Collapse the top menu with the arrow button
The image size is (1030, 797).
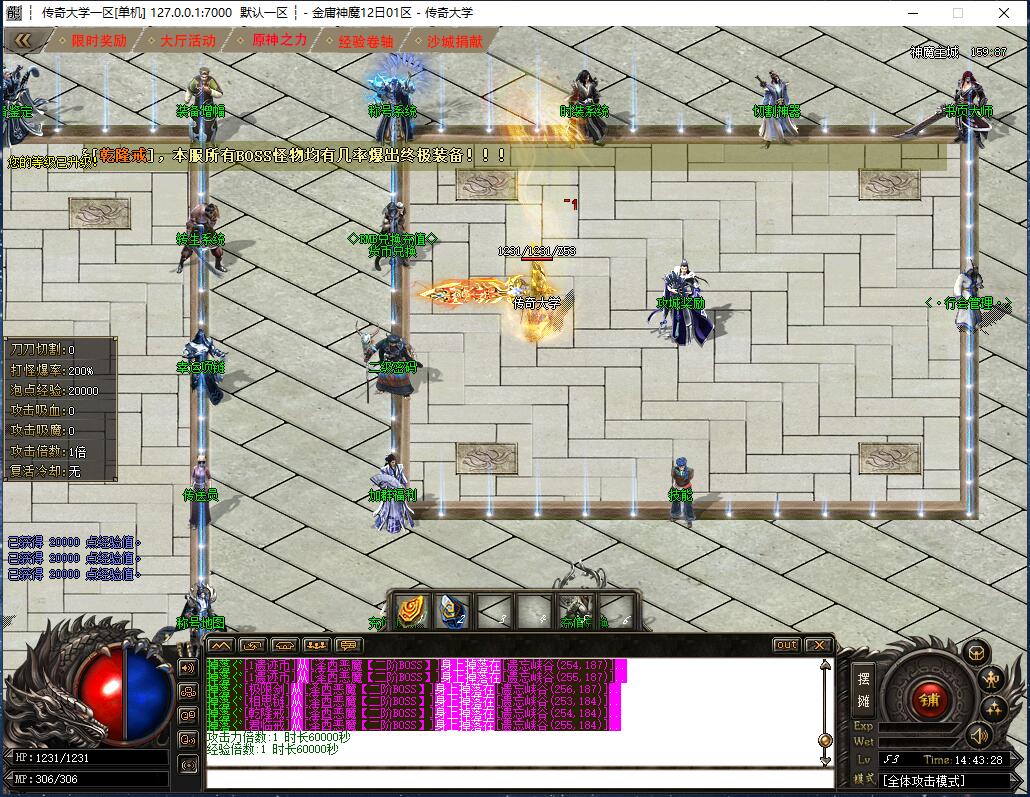coord(22,41)
